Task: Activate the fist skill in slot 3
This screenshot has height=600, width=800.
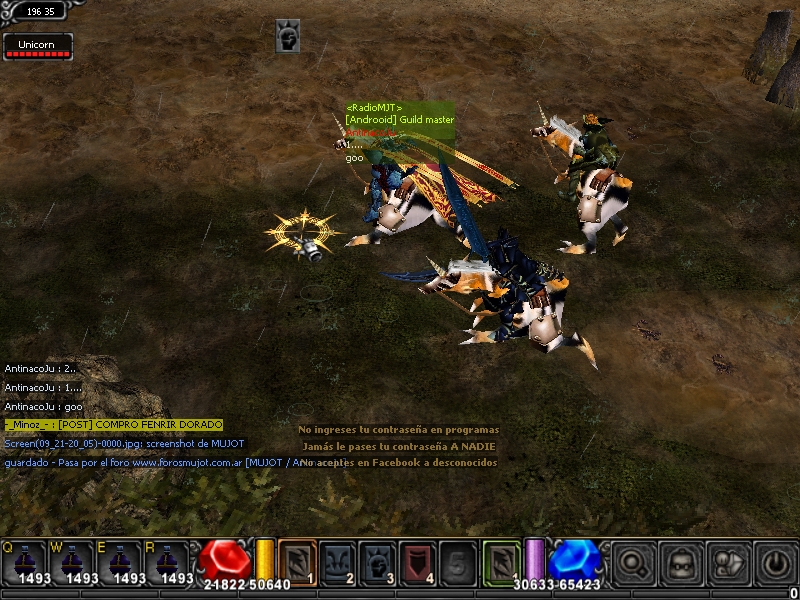Action: coord(378,561)
